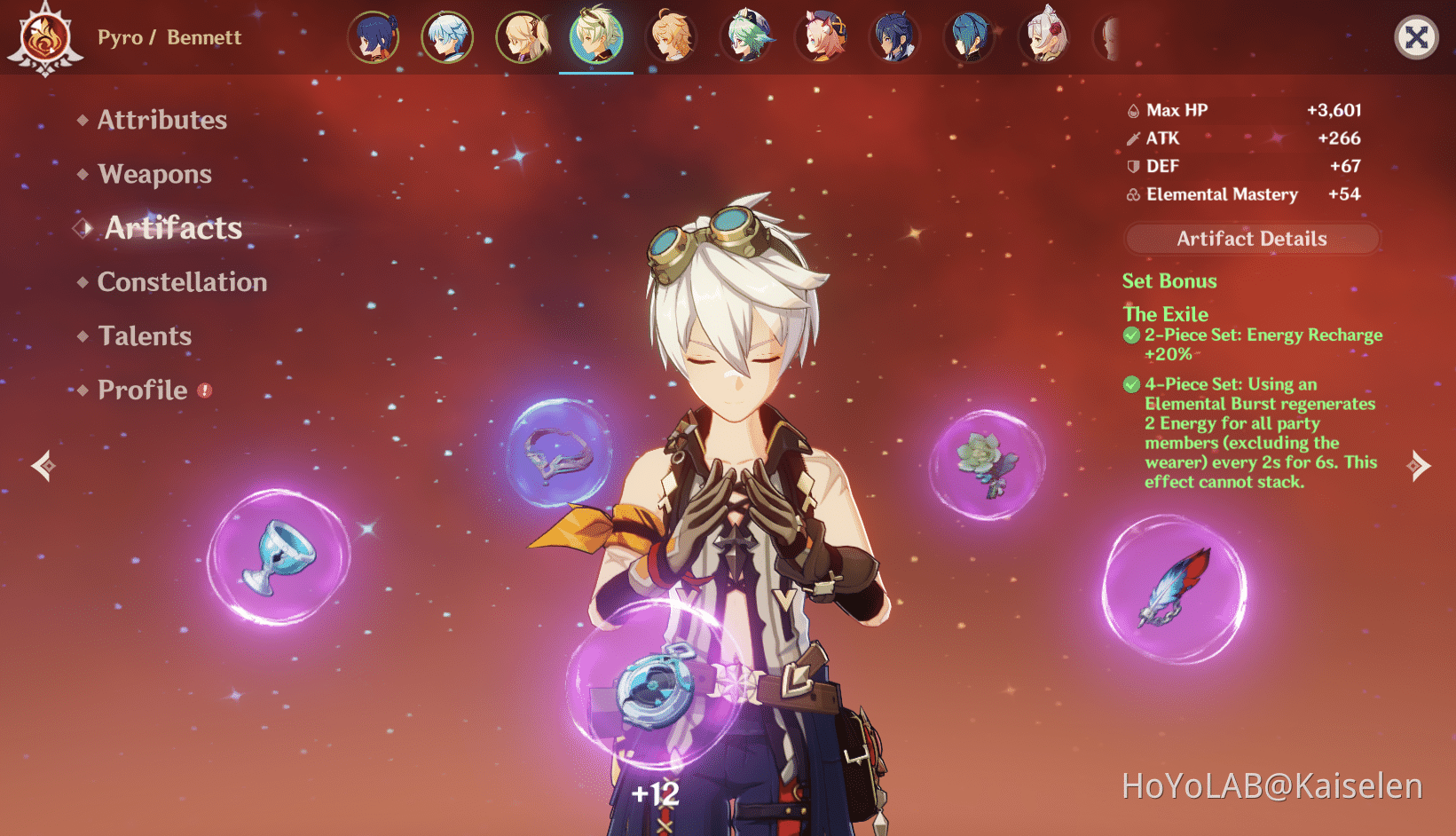Select the feather artifact bubble
1456x836 pixels.
(x=1174, y=589)
